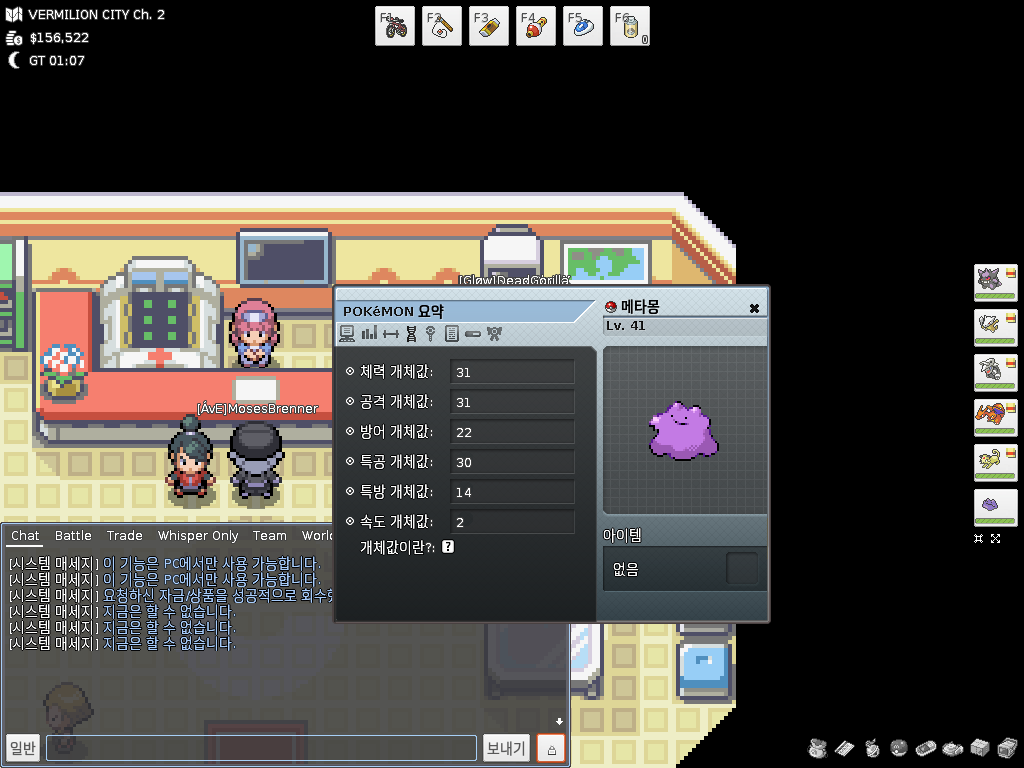Switch to Whisper Only chat tab
This screenshot has width=1024, height=768.
(x=198, y=536)
